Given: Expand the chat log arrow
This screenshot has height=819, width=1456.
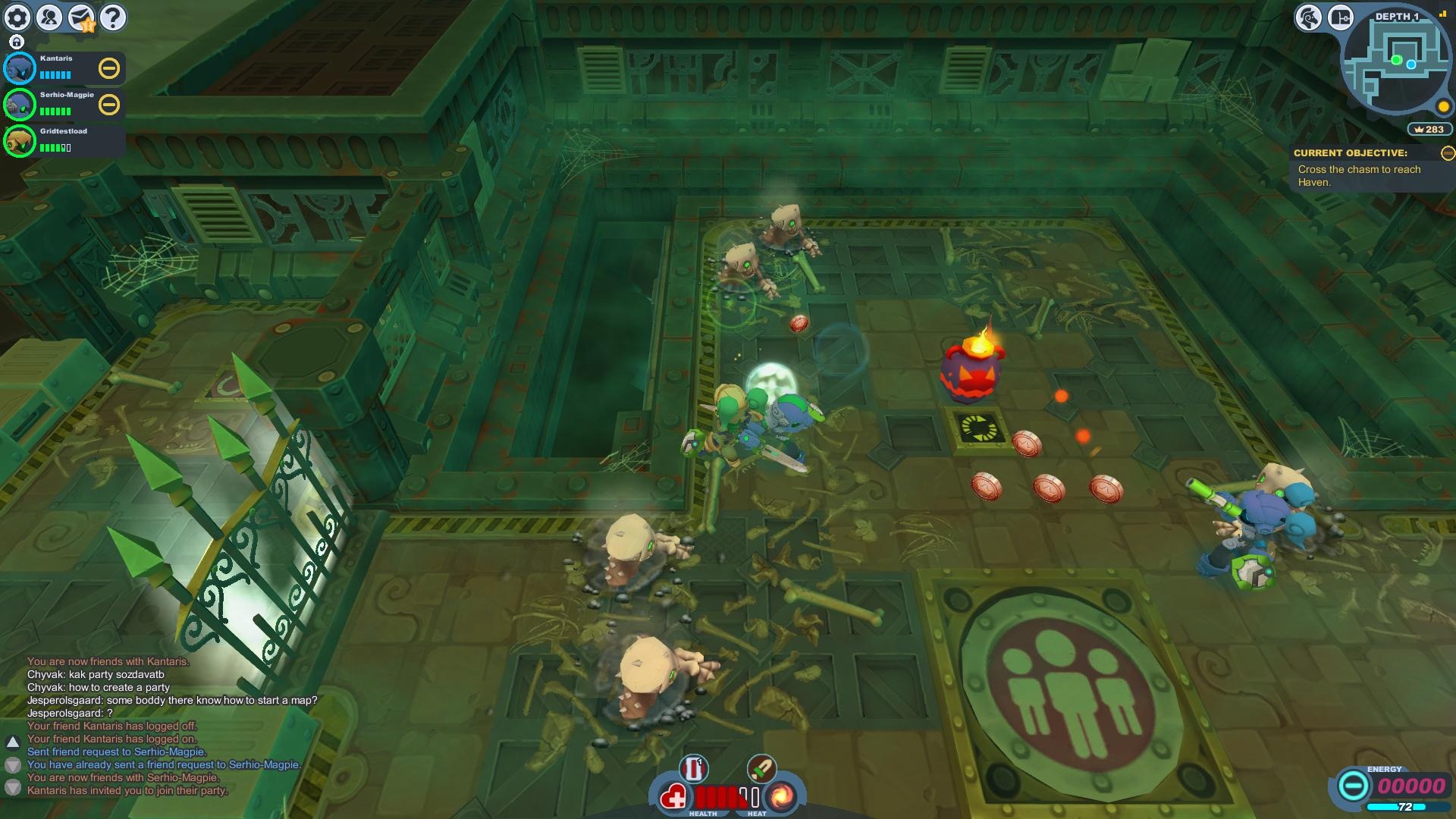Looking at the screenshot, I should [x=13, y=742].
